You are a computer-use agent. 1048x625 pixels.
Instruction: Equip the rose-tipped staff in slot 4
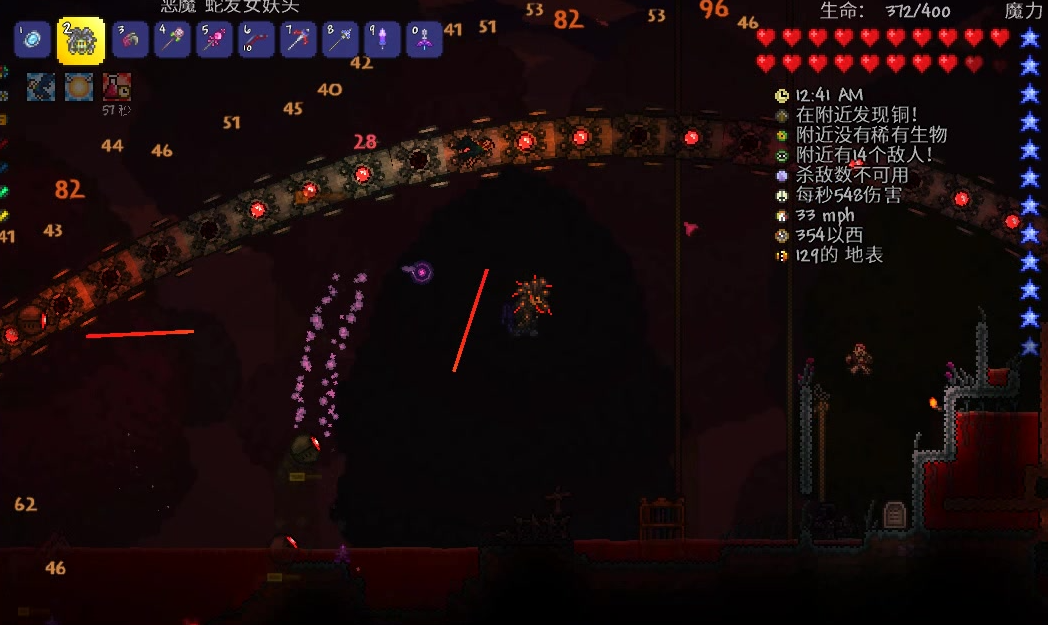pos(172,40)
